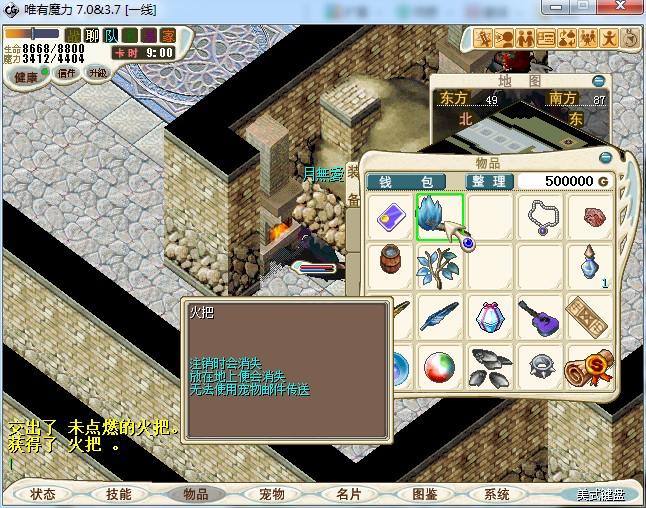Open the 宠物 pets menu
646x508 pixels.
(x=271, y=494)
